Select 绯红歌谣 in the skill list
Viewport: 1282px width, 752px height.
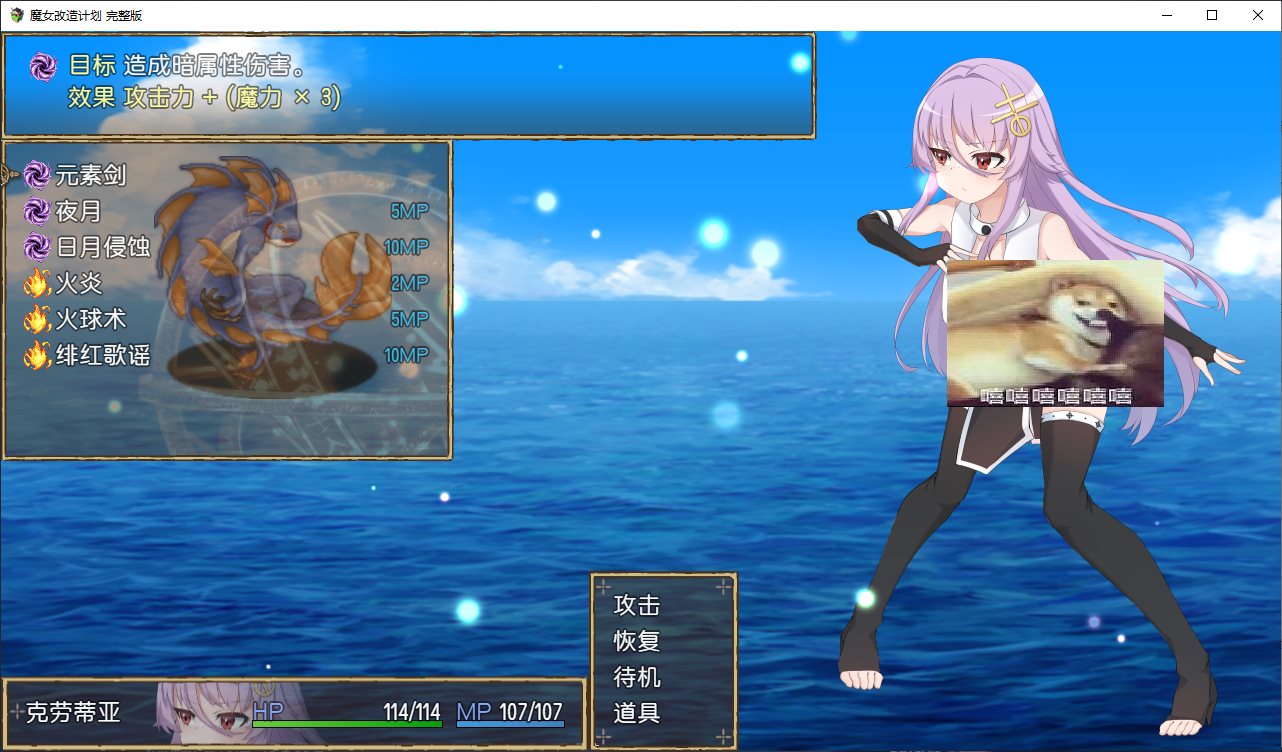pos(103,355)
